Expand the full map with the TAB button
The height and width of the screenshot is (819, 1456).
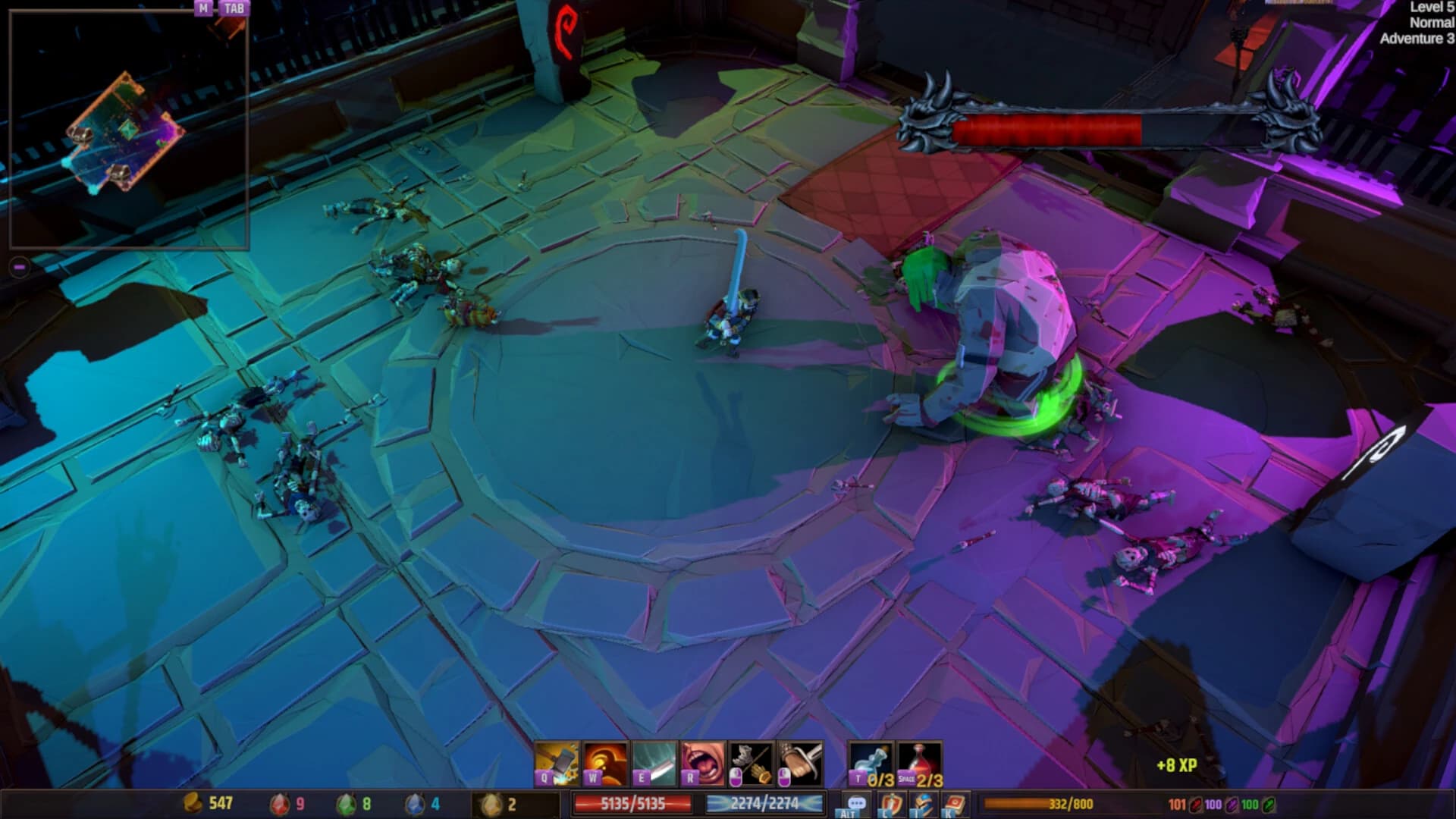[x=234, y=10]
